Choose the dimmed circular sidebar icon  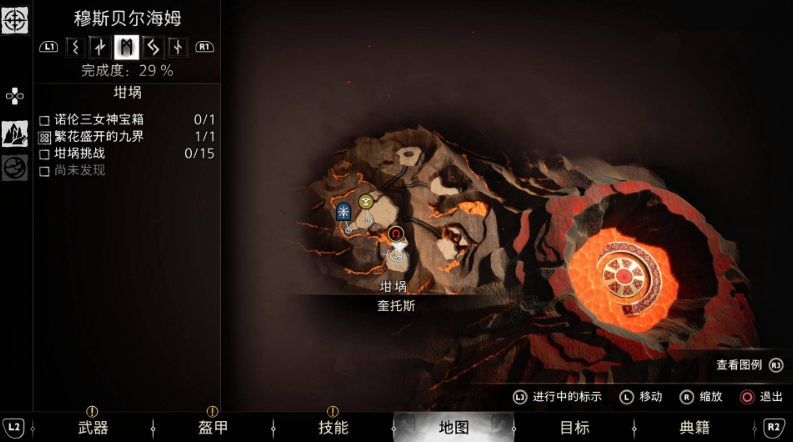[15, 168]
